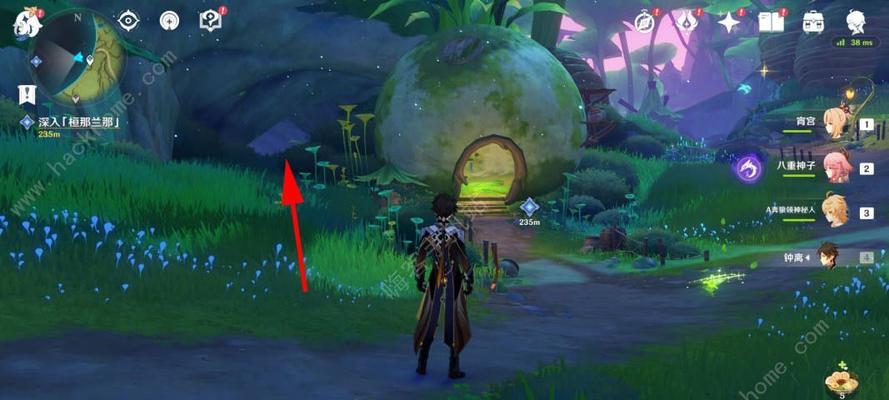Activate the purple swirl skill icon
The image size is (889, 400).
click(x=747, y=168)
